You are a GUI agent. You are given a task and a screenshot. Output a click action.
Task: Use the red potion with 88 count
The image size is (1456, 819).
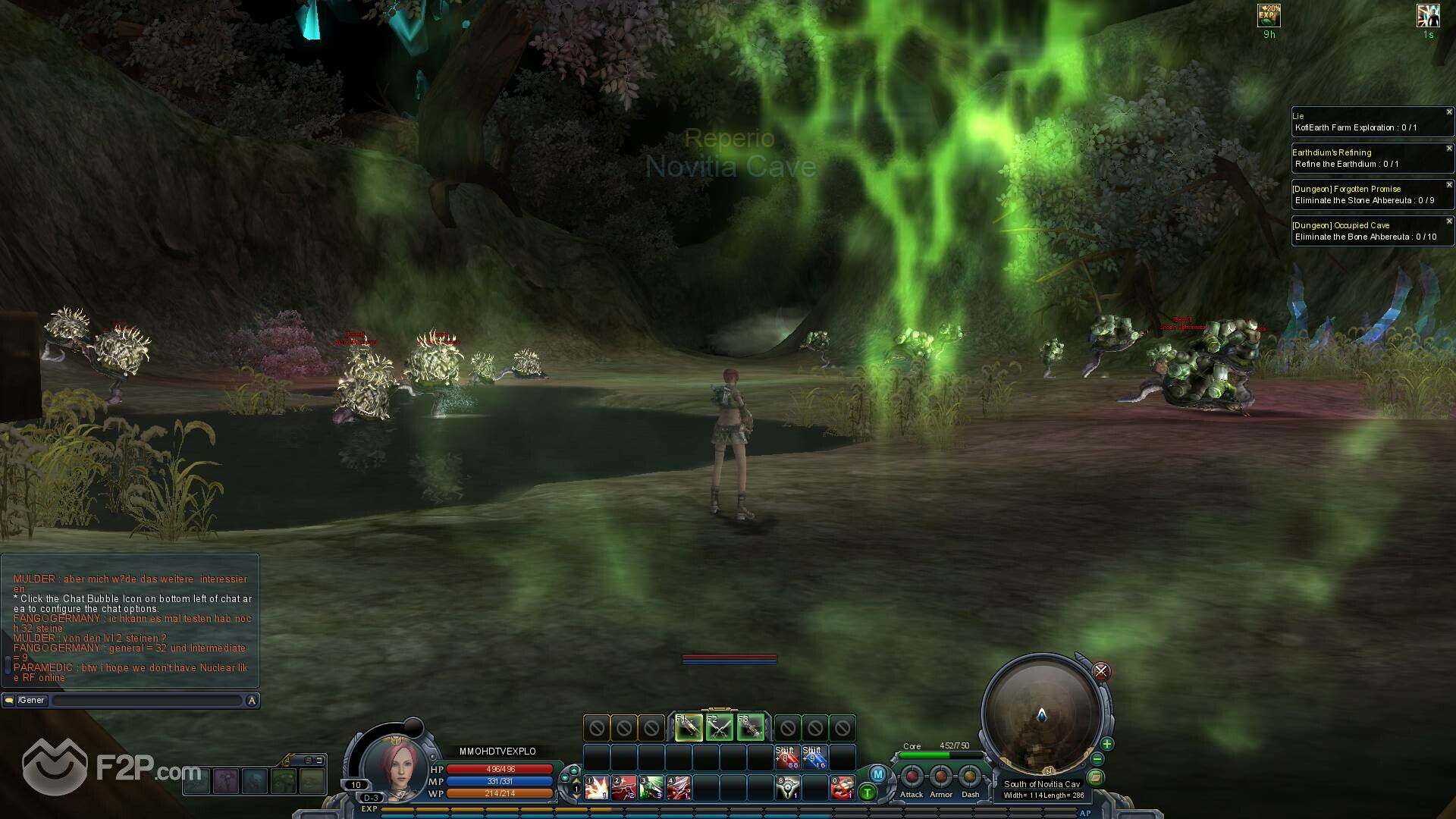pos(787,758)
